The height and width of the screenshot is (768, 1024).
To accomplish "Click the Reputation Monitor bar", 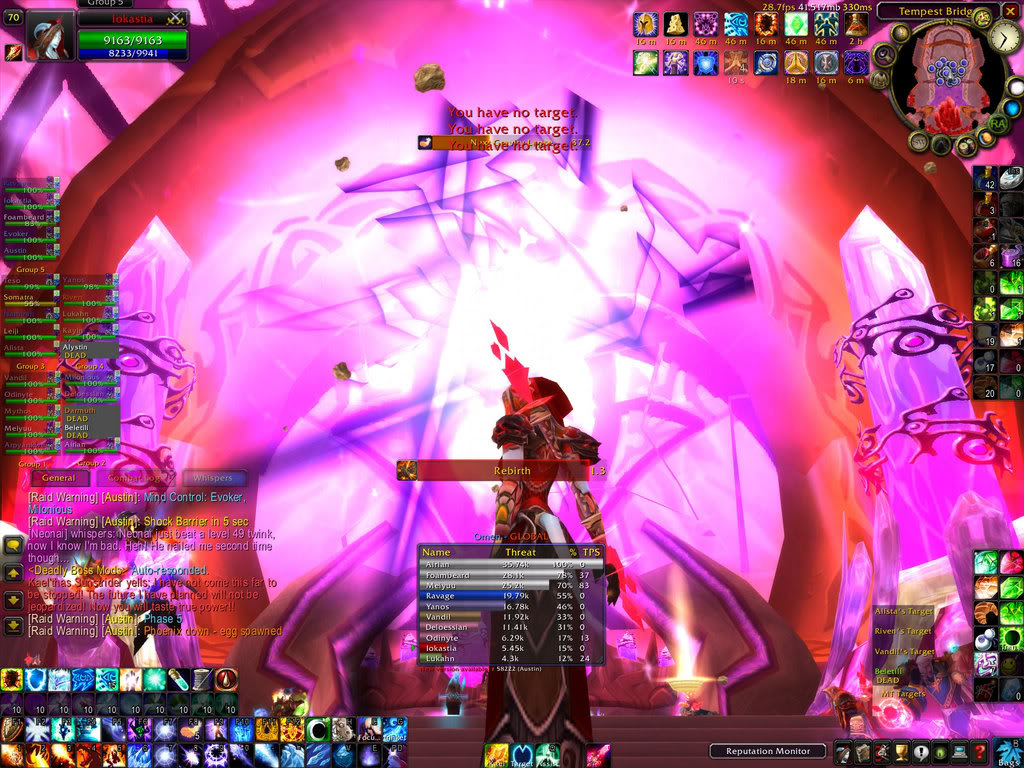I will 768,751.
